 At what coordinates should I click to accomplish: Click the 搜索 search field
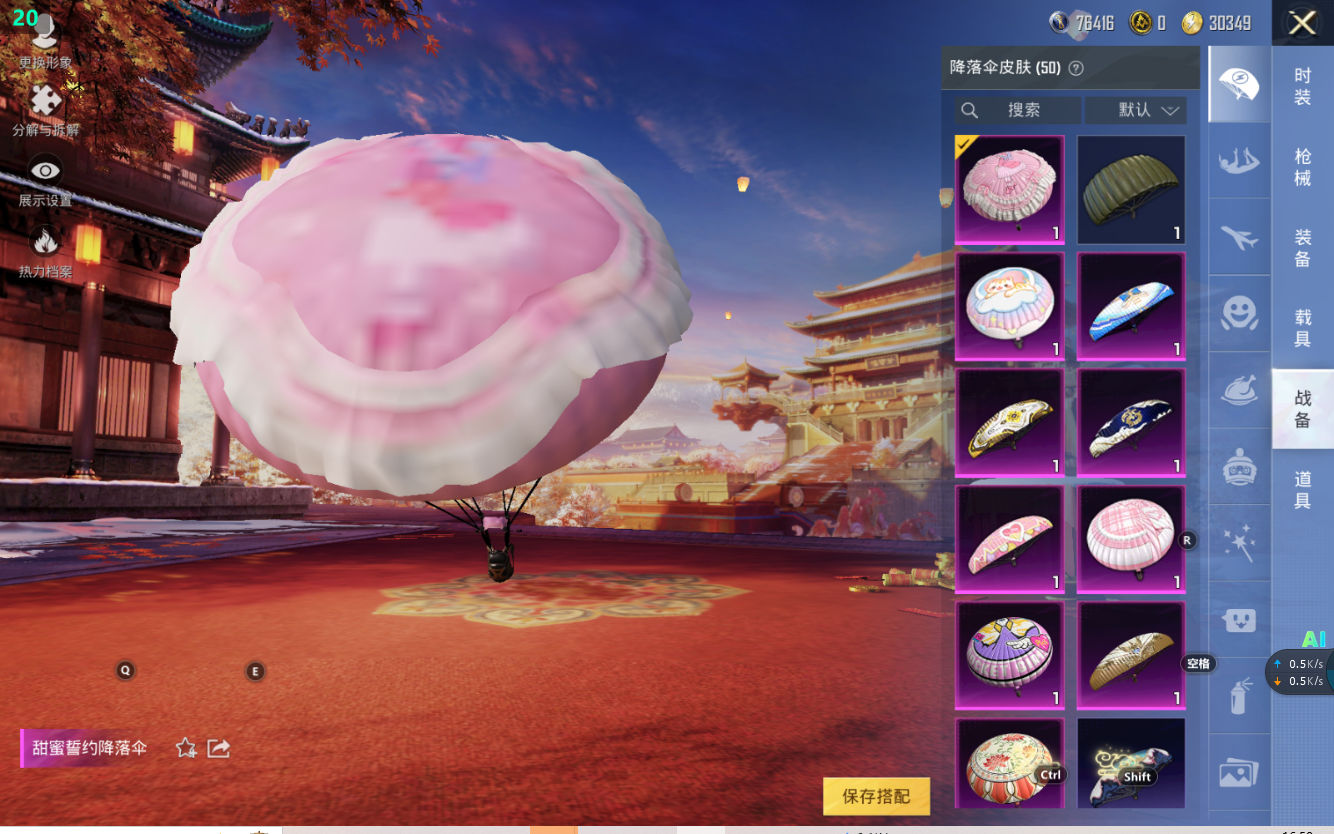(1018, 110)
